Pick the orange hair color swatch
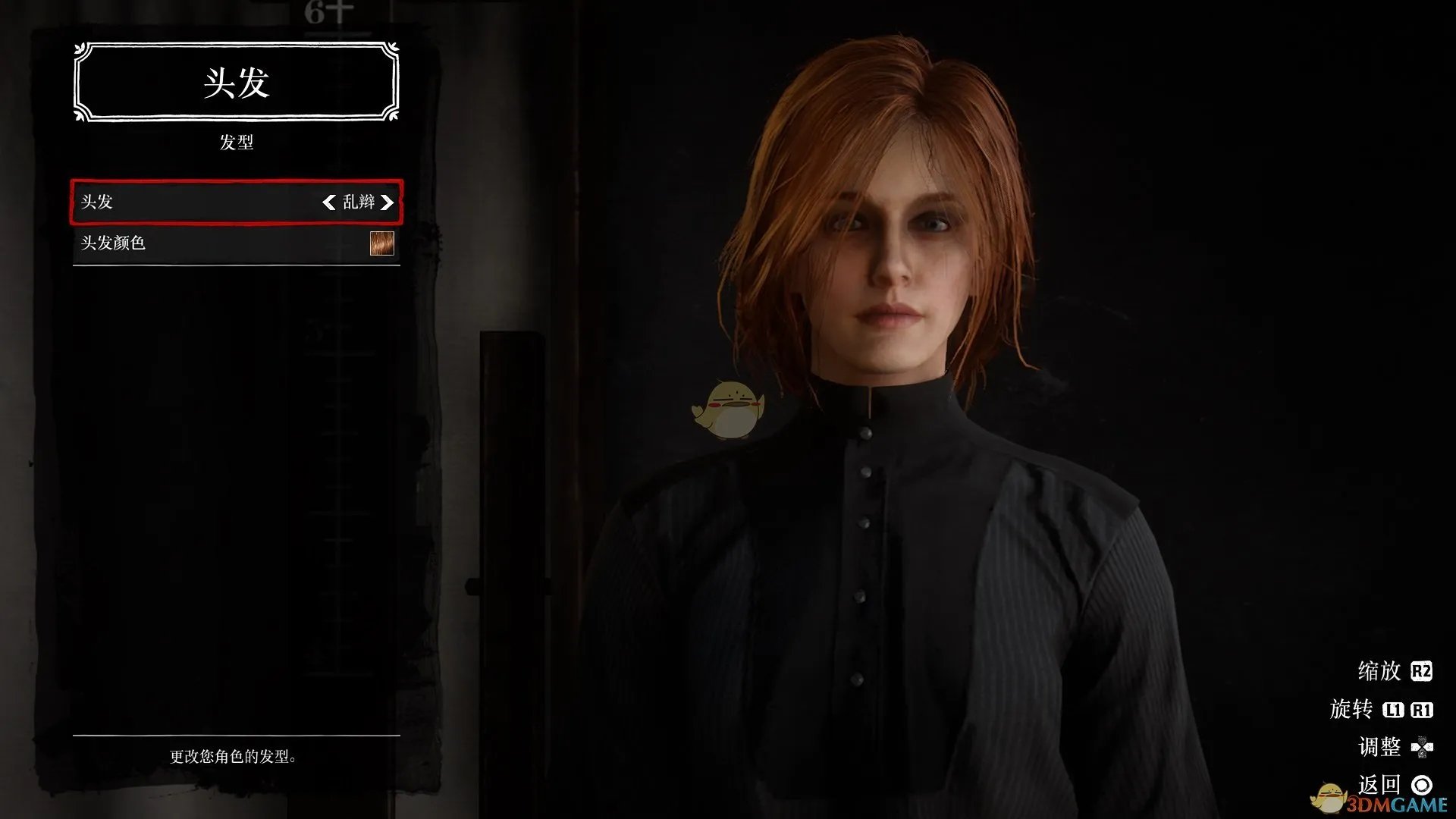The image size is (1456, 819). coord(381,243)
